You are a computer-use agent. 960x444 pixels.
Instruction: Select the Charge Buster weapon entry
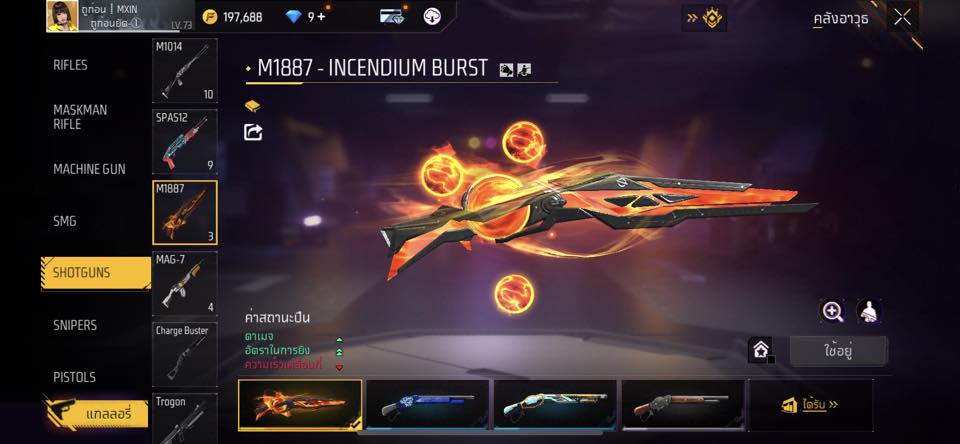[185, 353]
